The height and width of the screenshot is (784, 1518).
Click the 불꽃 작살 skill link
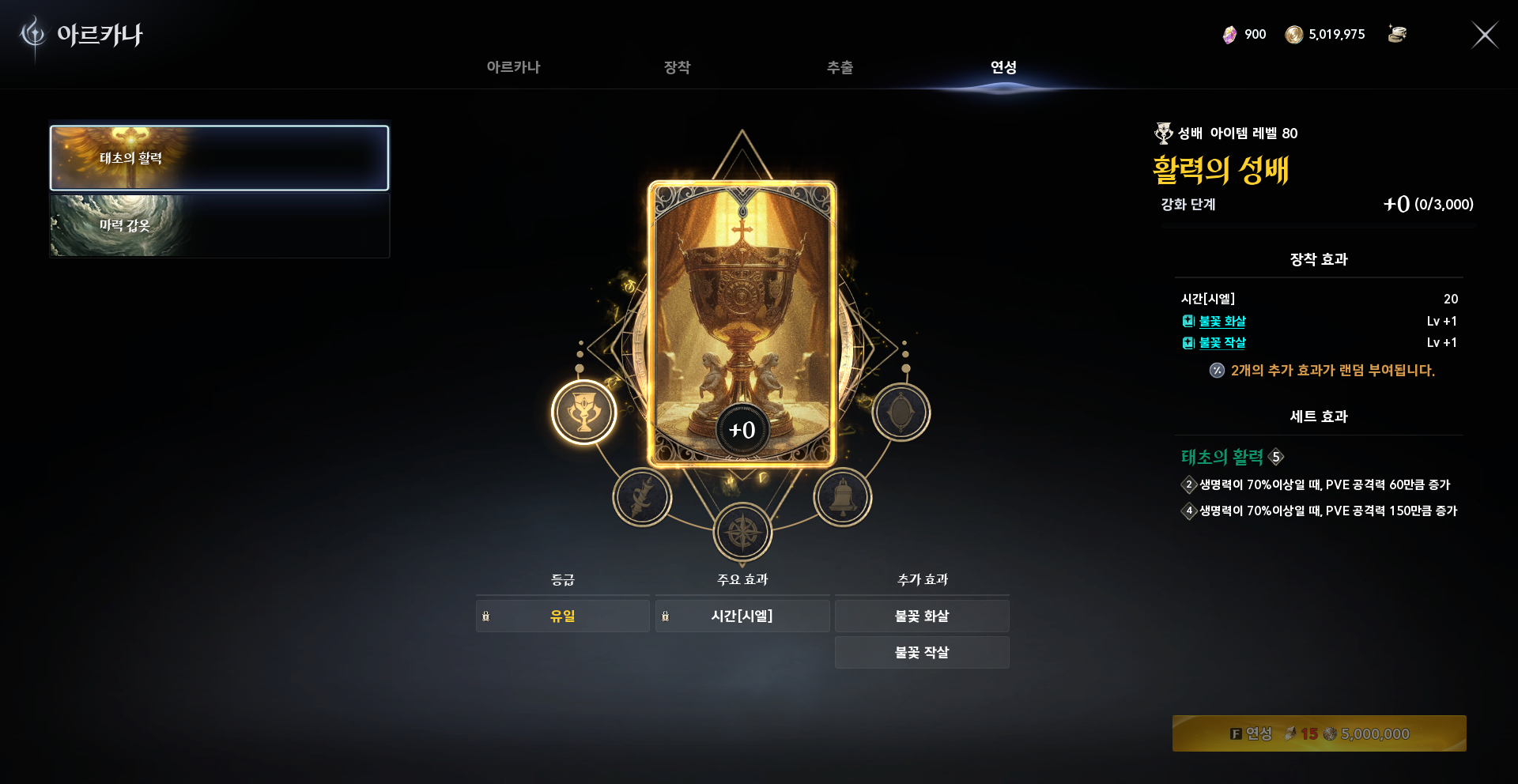[x=1222, y=342]
